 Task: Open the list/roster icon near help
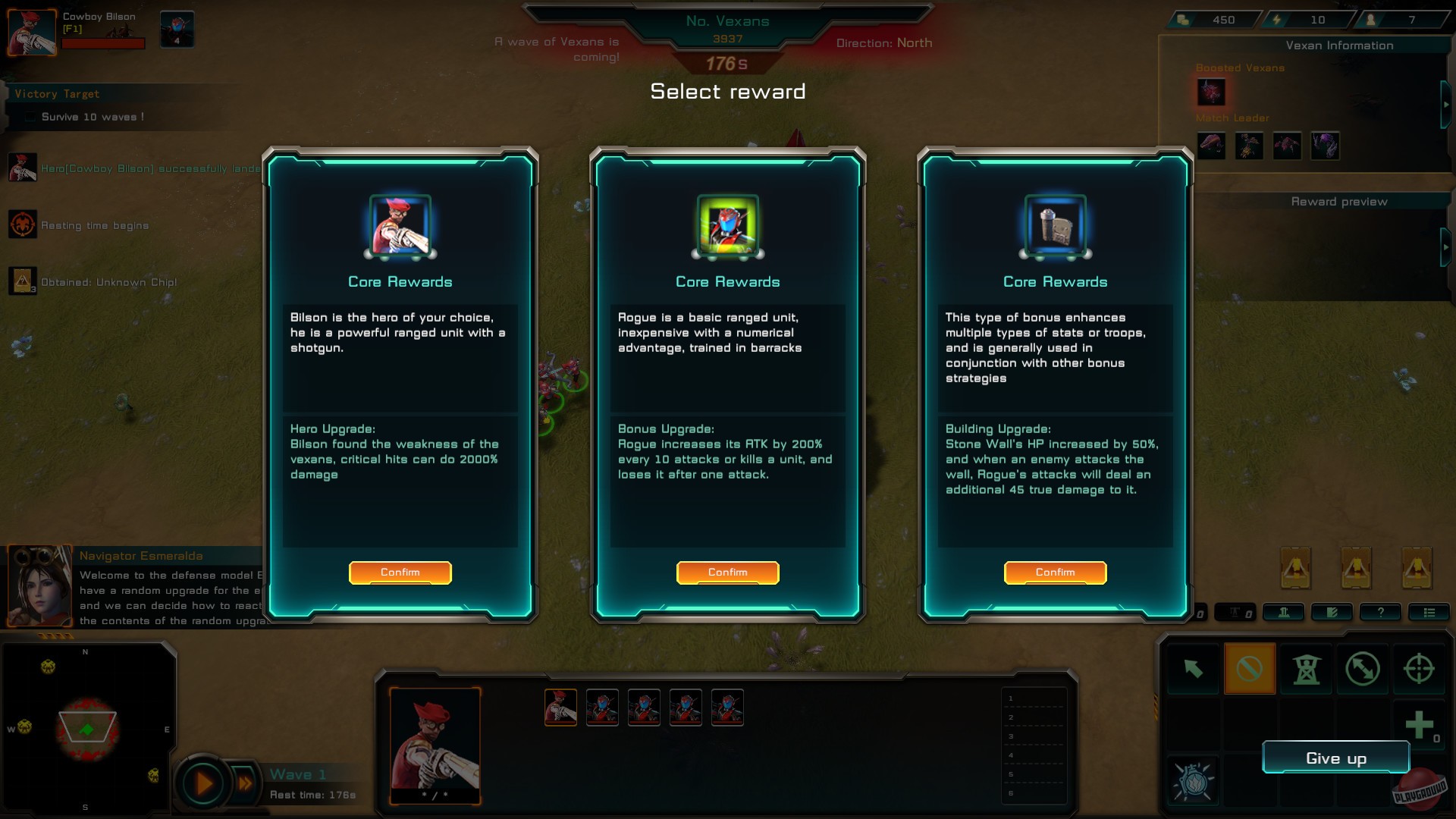(1430, 612)
